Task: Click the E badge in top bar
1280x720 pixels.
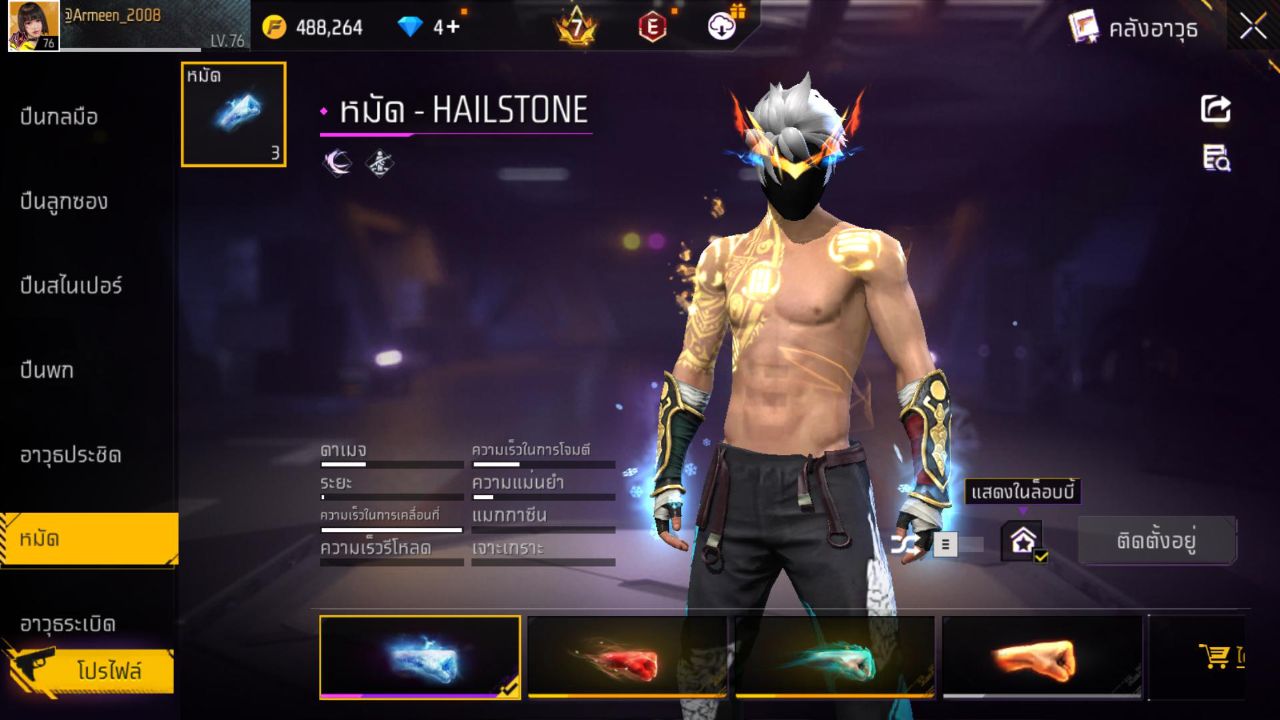Action: click(x=652, y=24)
